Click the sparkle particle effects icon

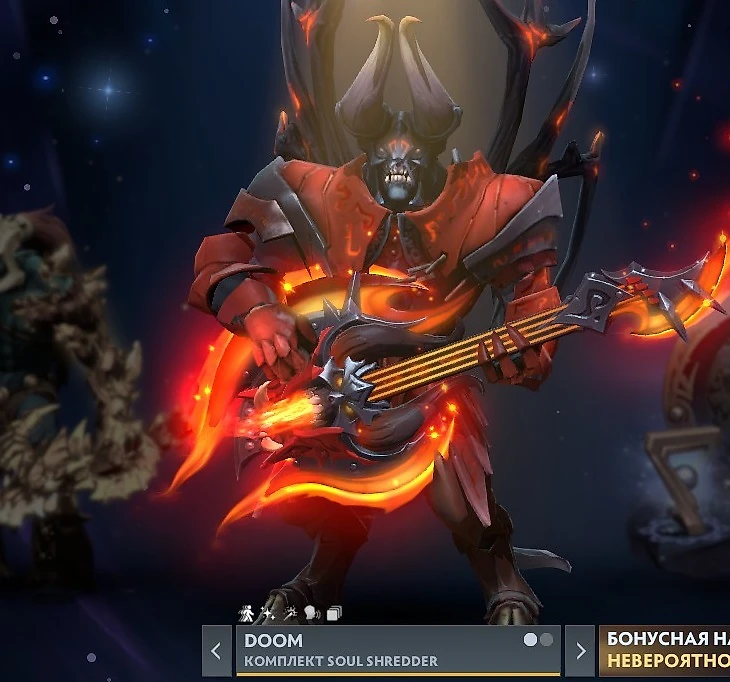click(267, 613)
